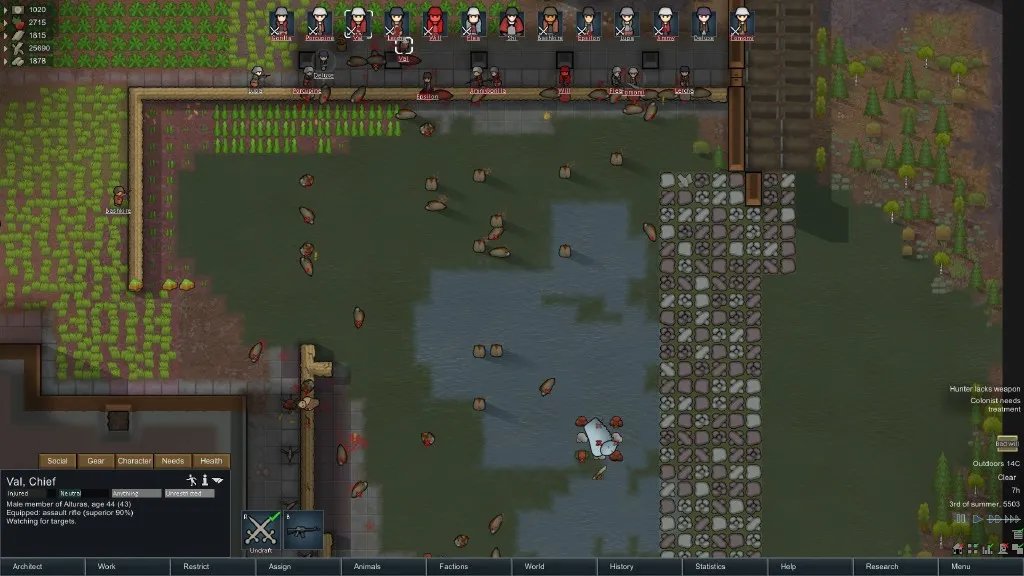1024x576 pixels.
Task: Open Val's Social tab
Action: (x=58, y=461)
